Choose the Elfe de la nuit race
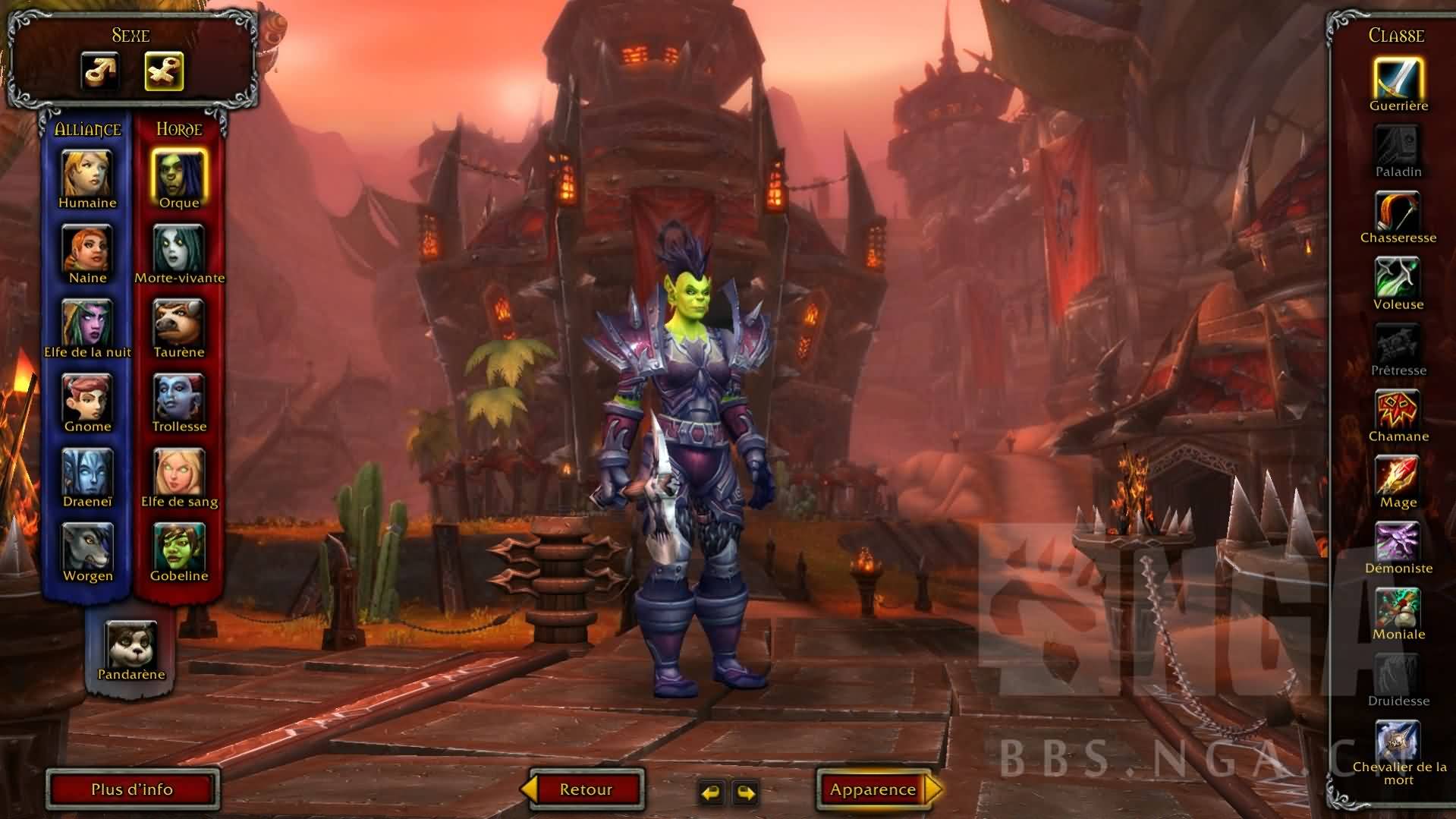Image resolution: width=1456 pixels, height=819 pixels. click(87, 323)
